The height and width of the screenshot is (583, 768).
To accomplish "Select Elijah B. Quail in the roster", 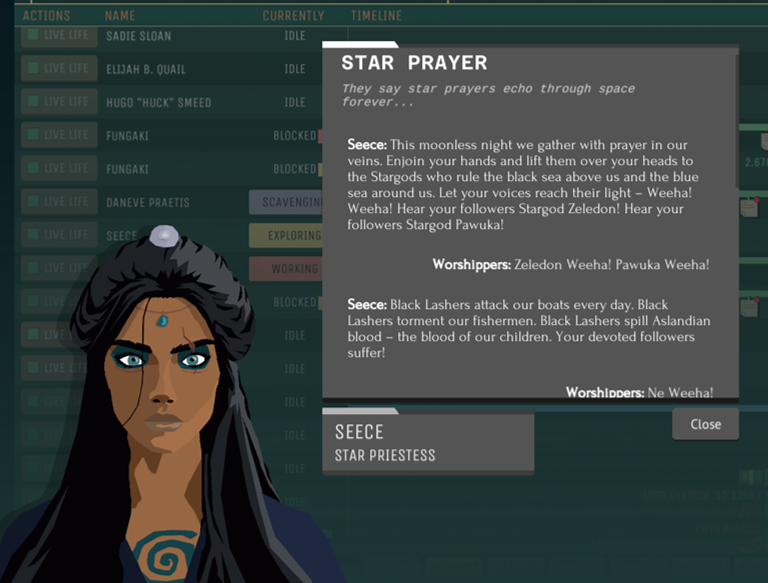I will coord(146,69).
